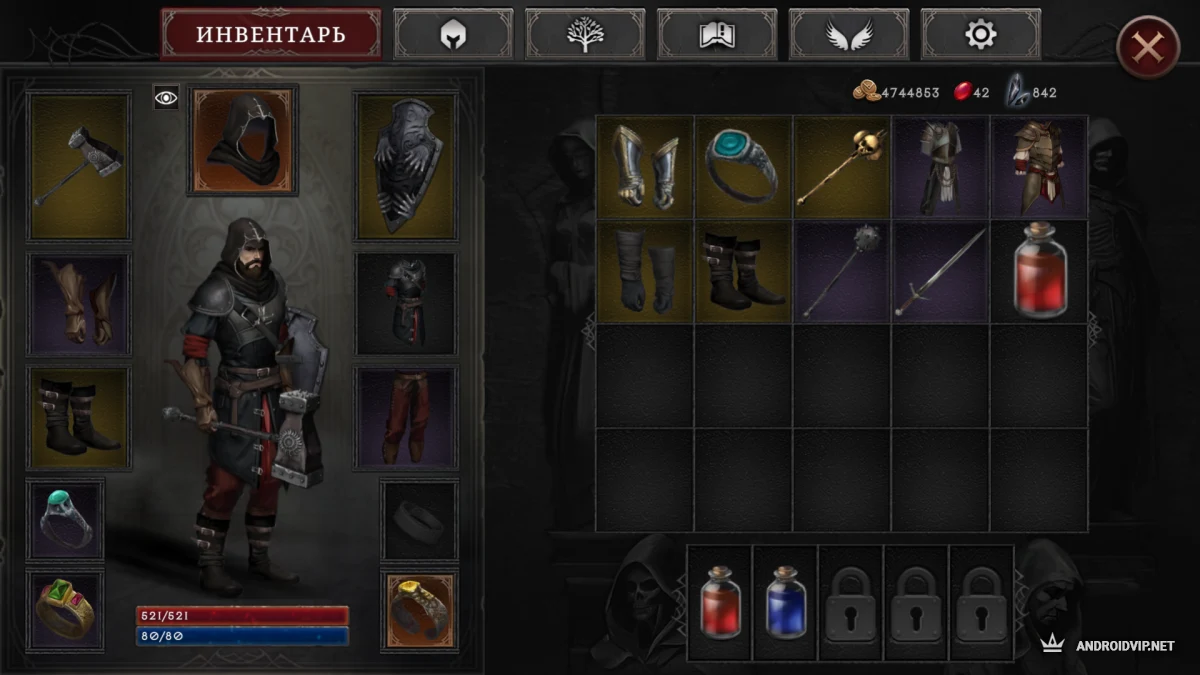Select the equipped gold ring with gems
1200x675 pixels.
pos(65,610)
